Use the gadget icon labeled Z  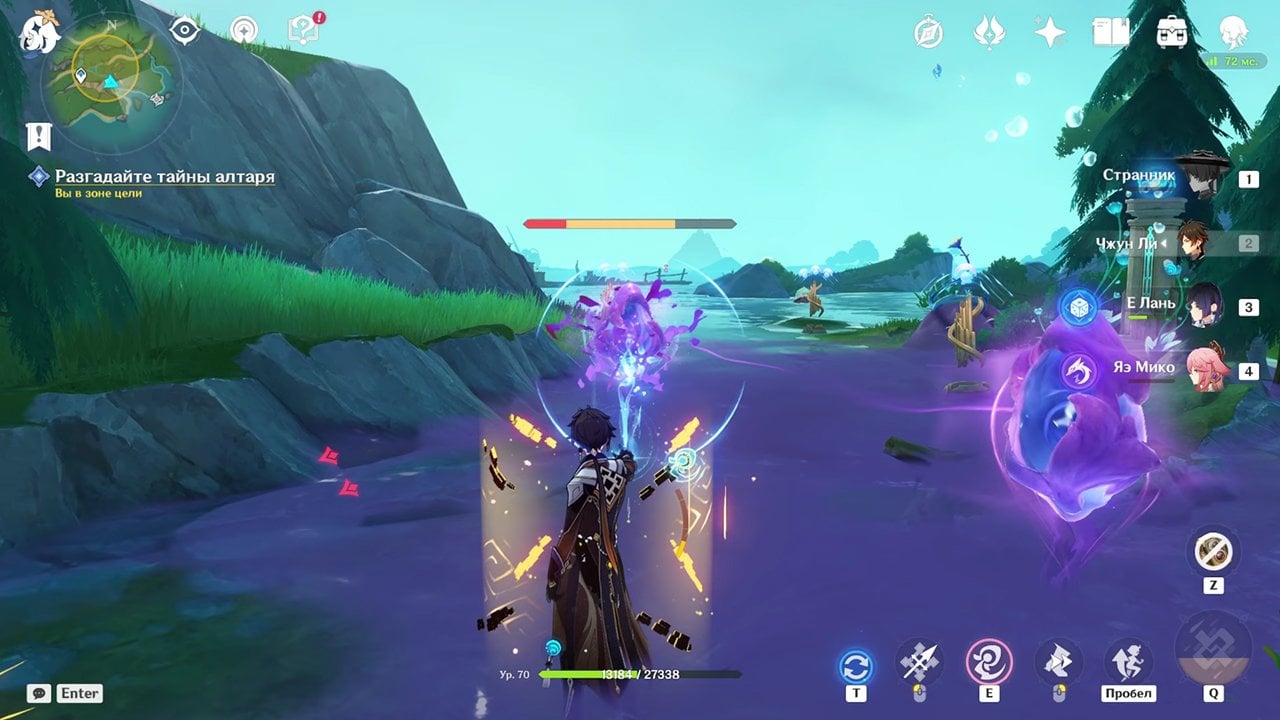pyautogui.click(x=1213, y=551)
